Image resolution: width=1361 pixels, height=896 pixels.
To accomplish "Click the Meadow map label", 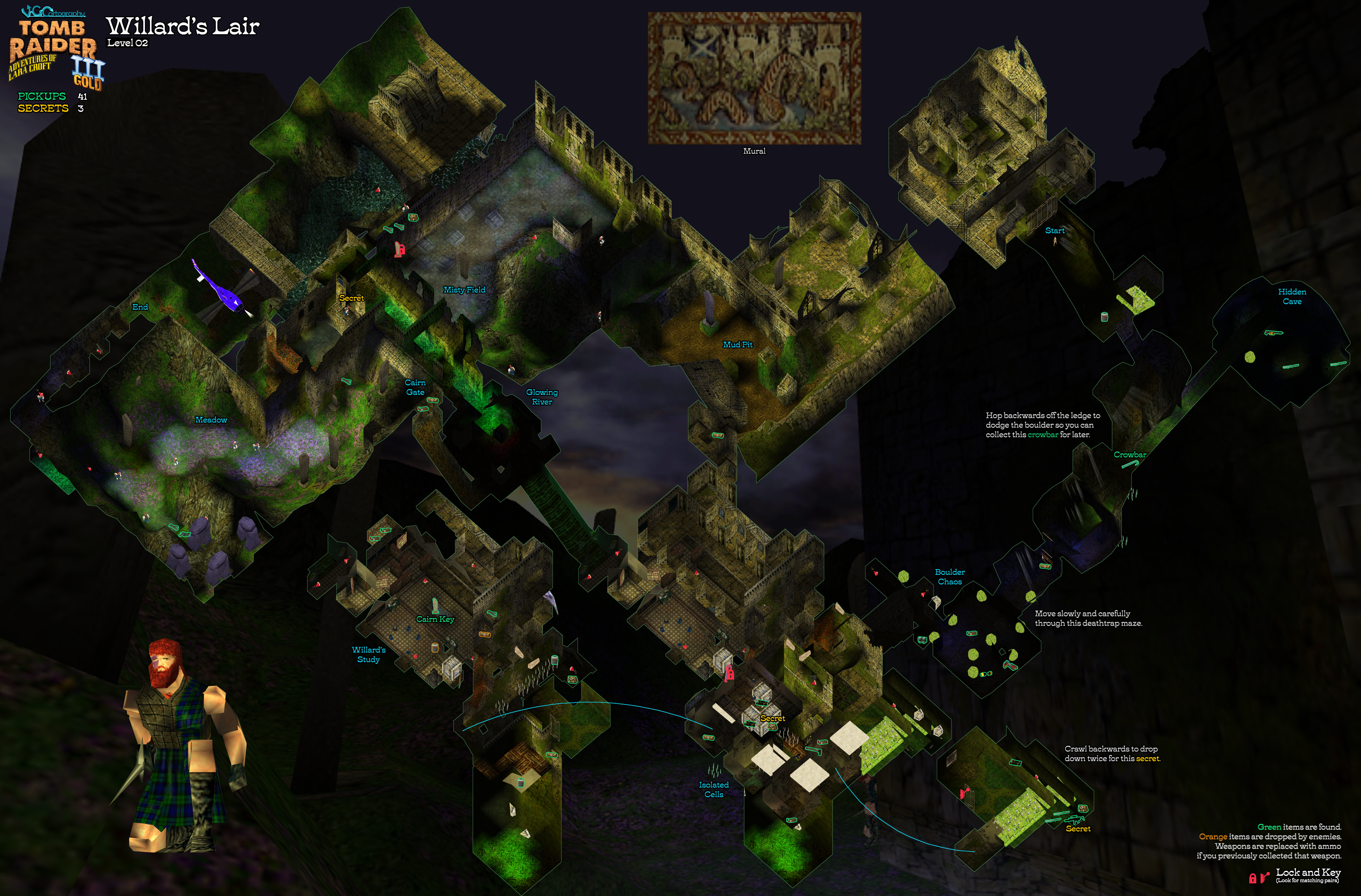I will click(x=211, y=420).
